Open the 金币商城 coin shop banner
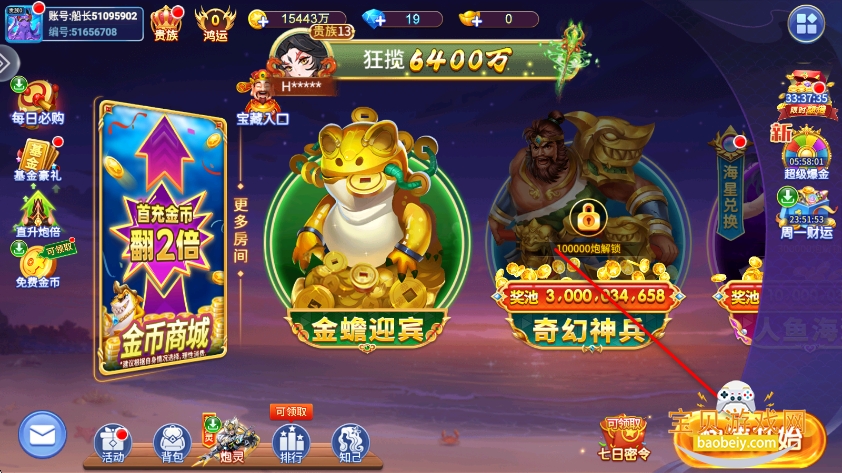The width and height of the screenshot is (842, 473). tap(161, 238)
